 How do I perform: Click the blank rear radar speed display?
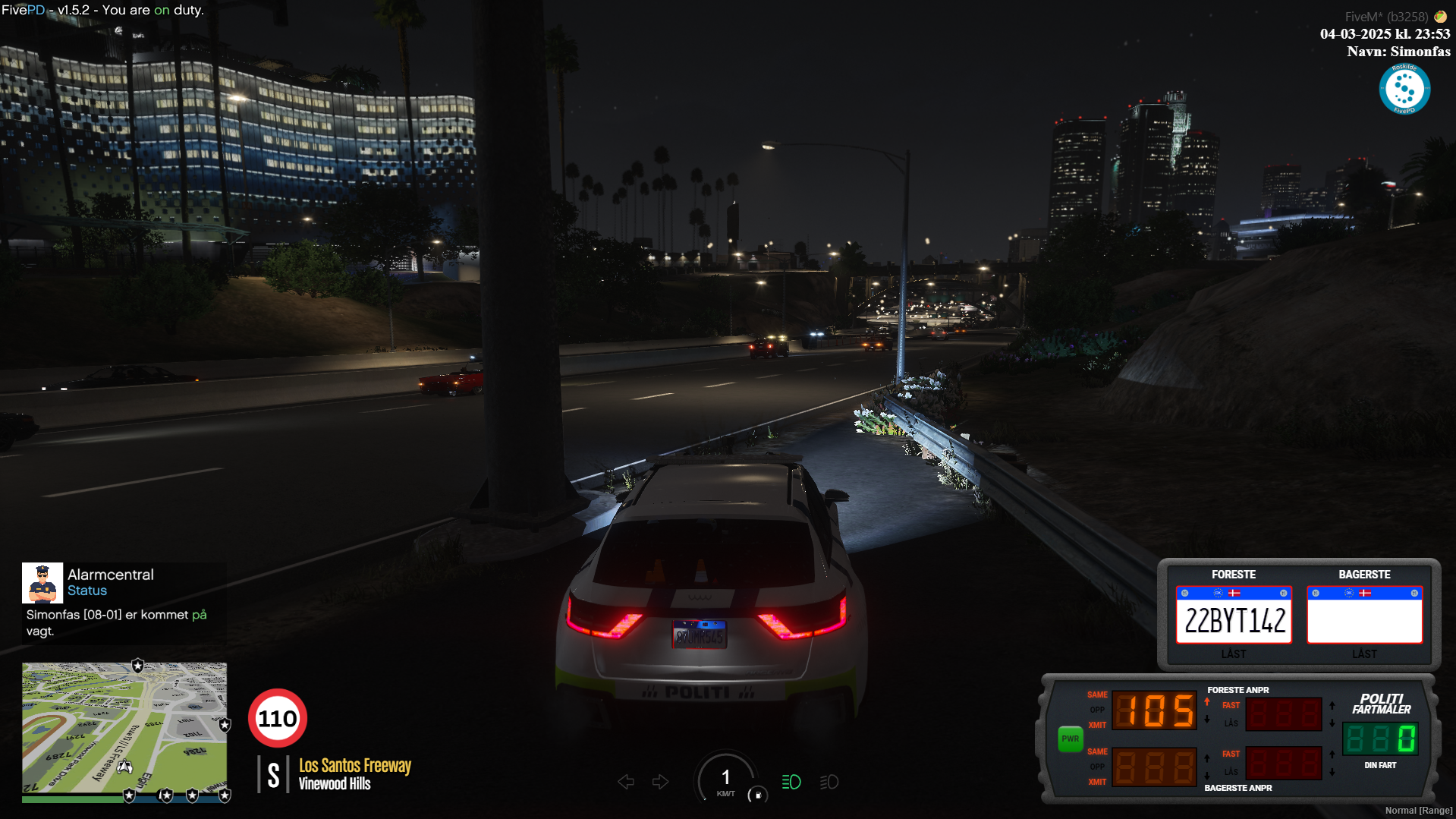[x=1154, y=767]
